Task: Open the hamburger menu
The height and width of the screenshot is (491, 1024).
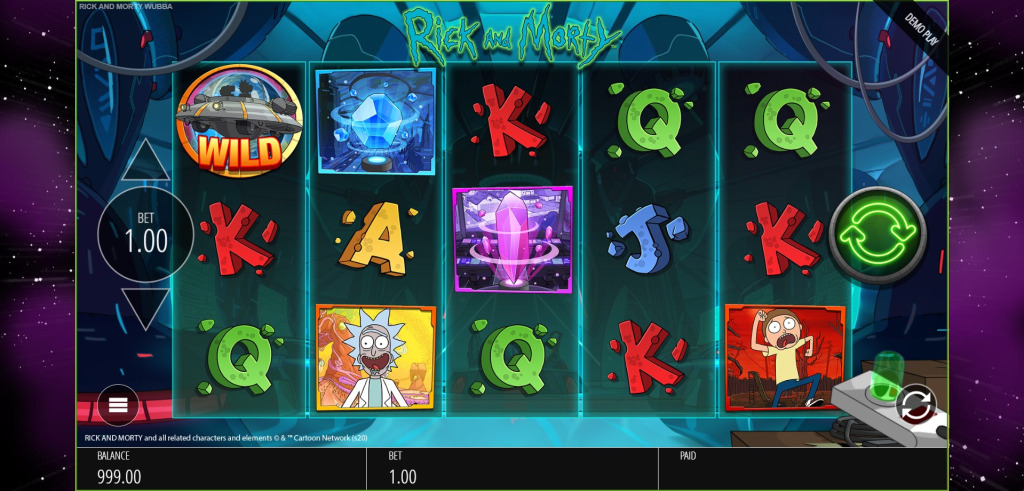Action: point(118,405)
